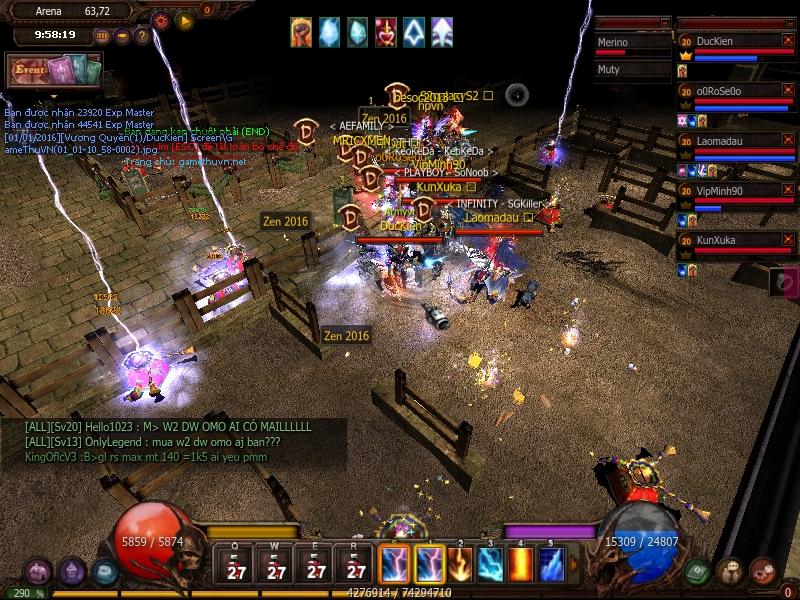
Task: Activate the ice shard skill in slot 5
Action: tap(551, 565)
